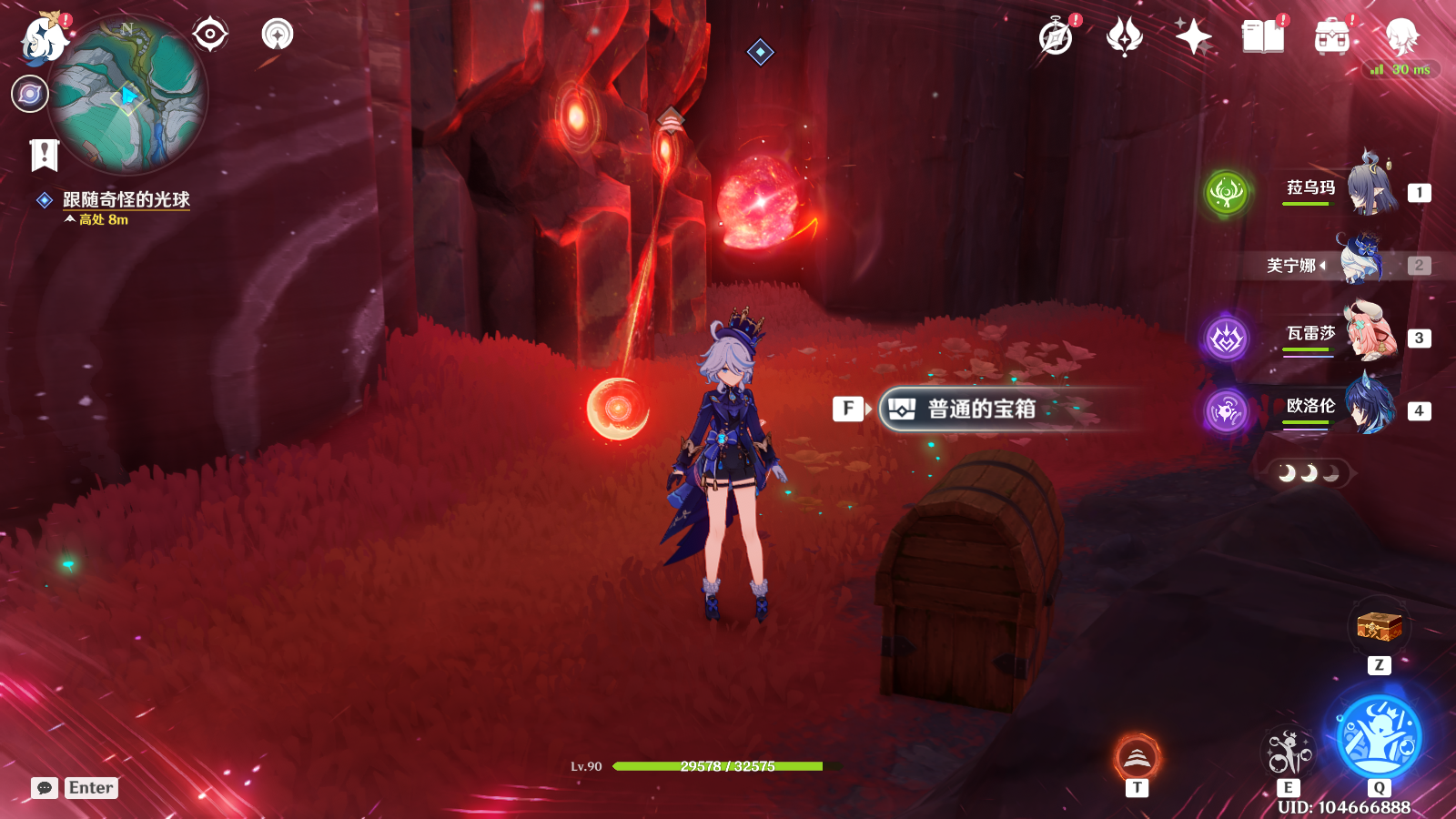Open the 普通的宝箱 chest prompt
Image resolution: width=1456 pixels, height=819 pixels.
(x=981, y=409)
